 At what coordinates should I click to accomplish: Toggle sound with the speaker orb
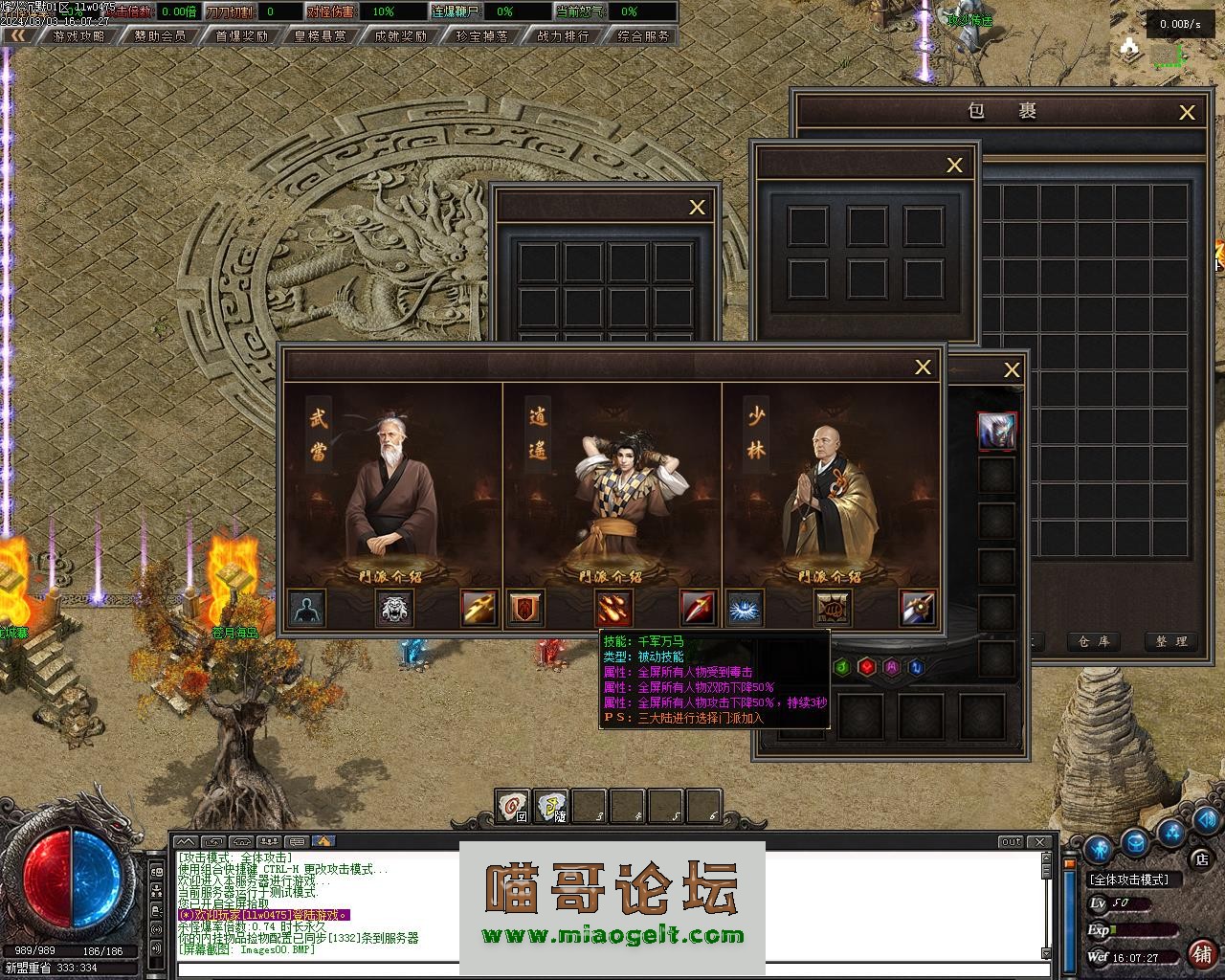(x=1206, y=820)
